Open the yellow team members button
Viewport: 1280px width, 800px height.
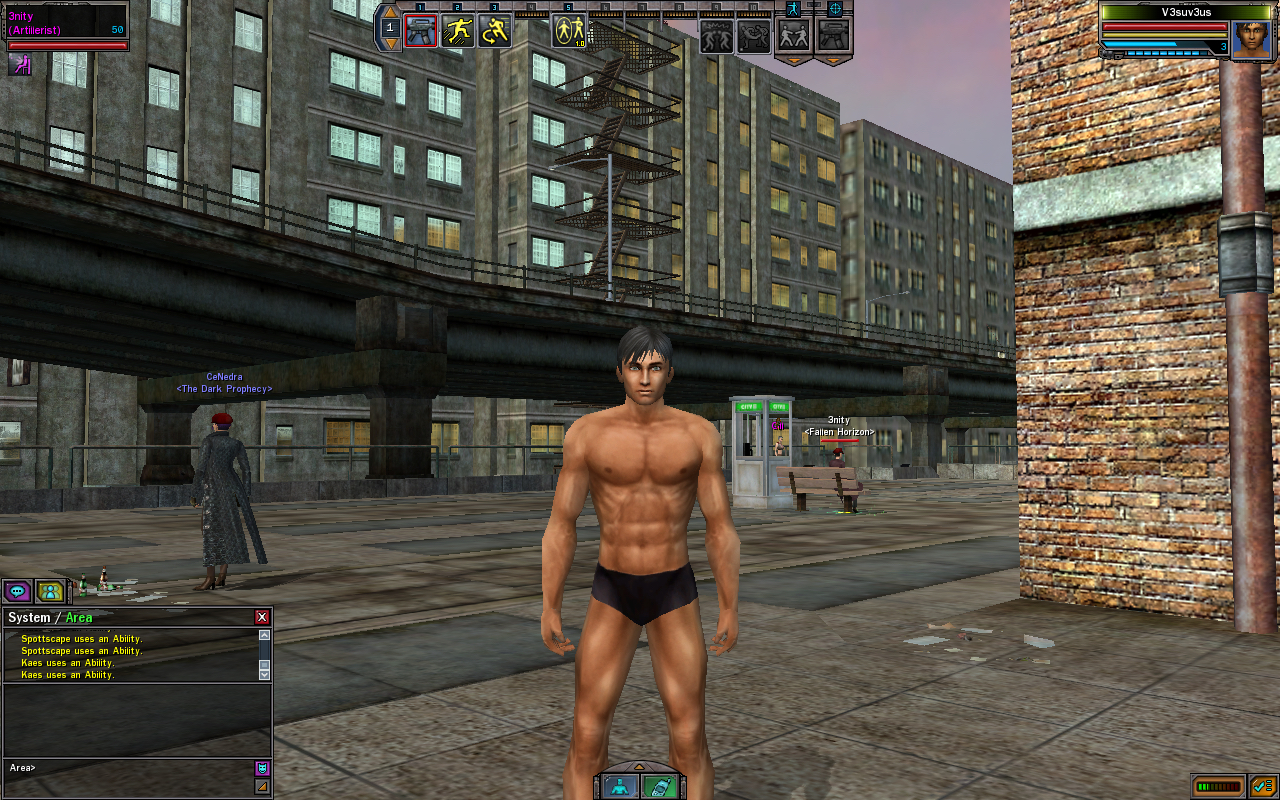pos(50,591)
